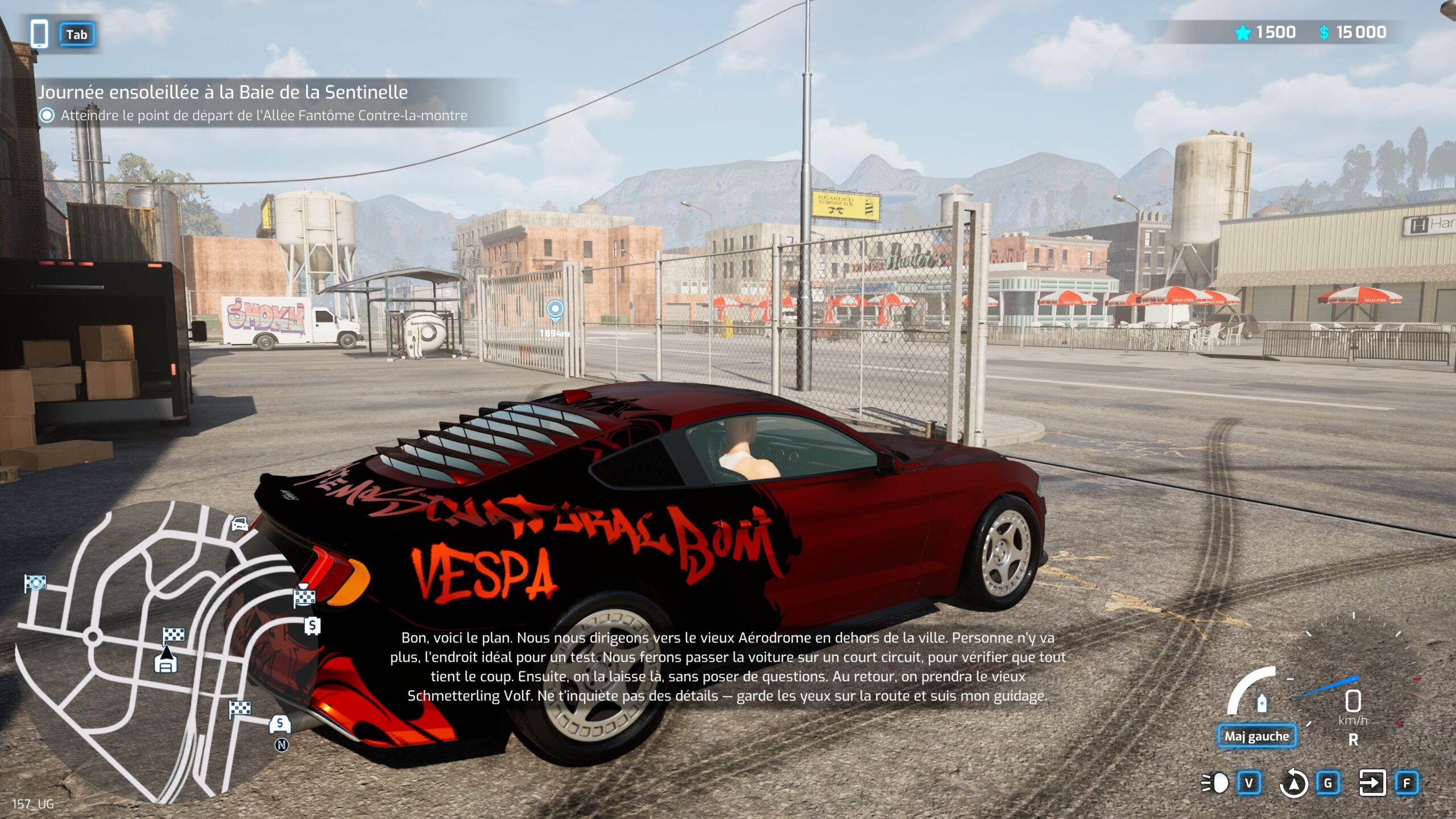Select the dollar car marker on the minimap
Image resolution: width=1456 pixels, height=819 pixels.
click(279, 724)
